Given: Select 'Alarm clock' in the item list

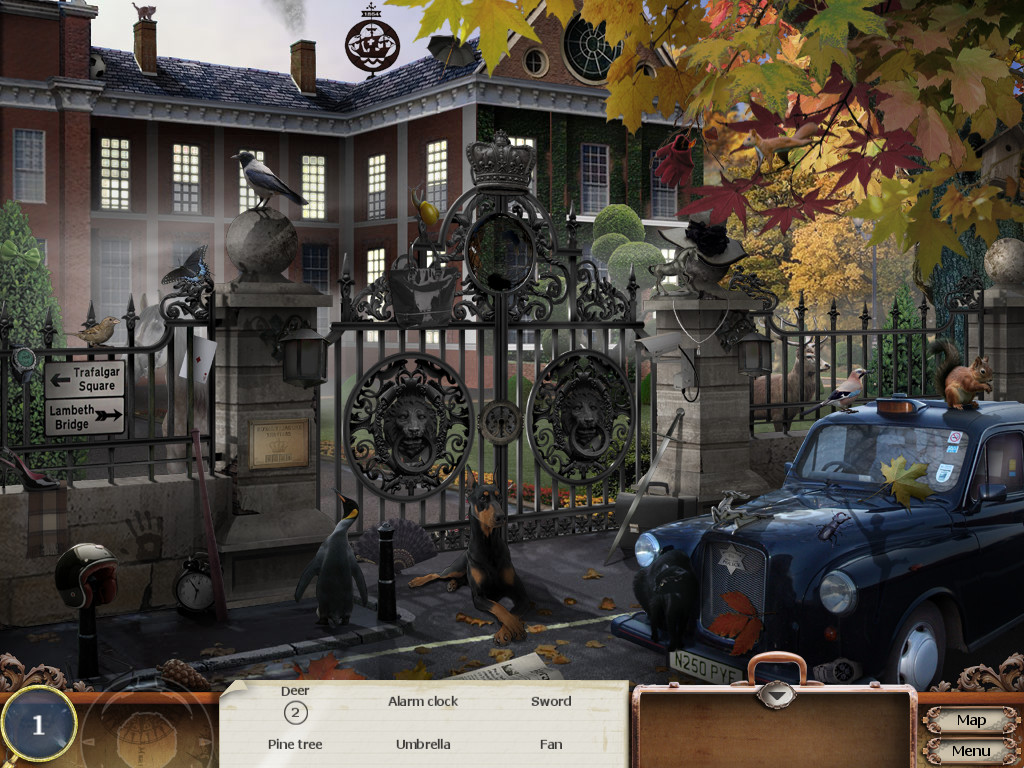Looking at the screenshot, I should 423,701.
